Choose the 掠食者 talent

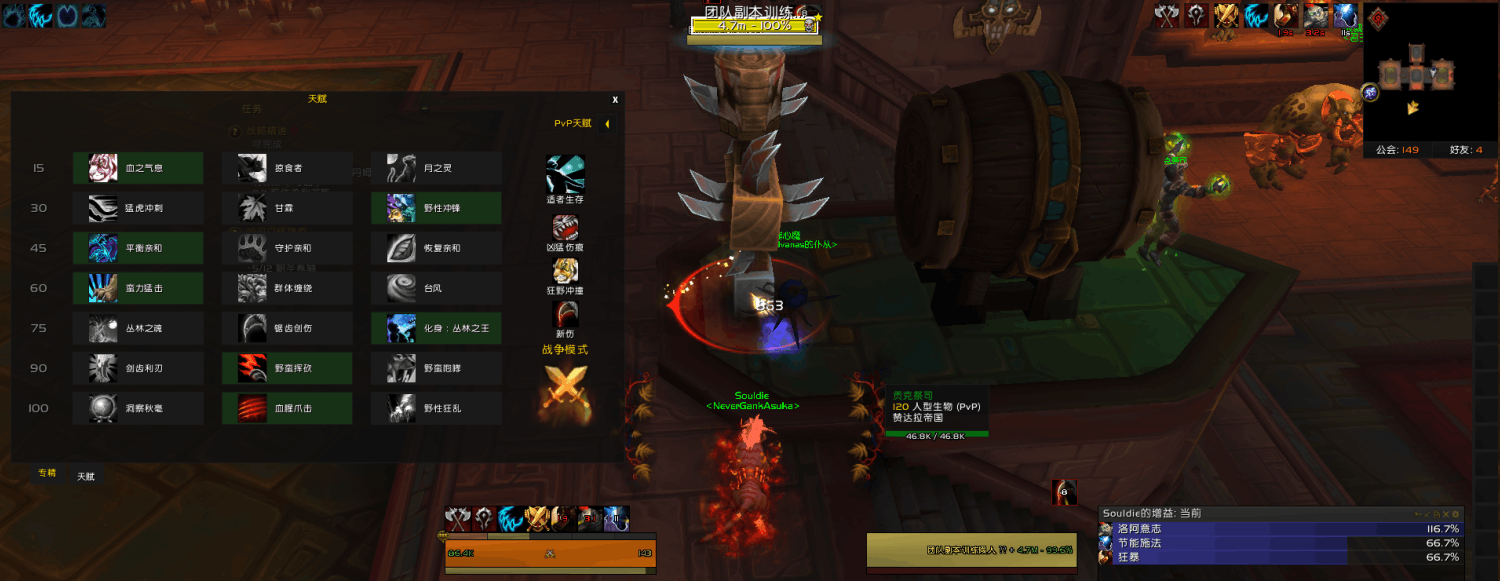(x=287, y=168)
